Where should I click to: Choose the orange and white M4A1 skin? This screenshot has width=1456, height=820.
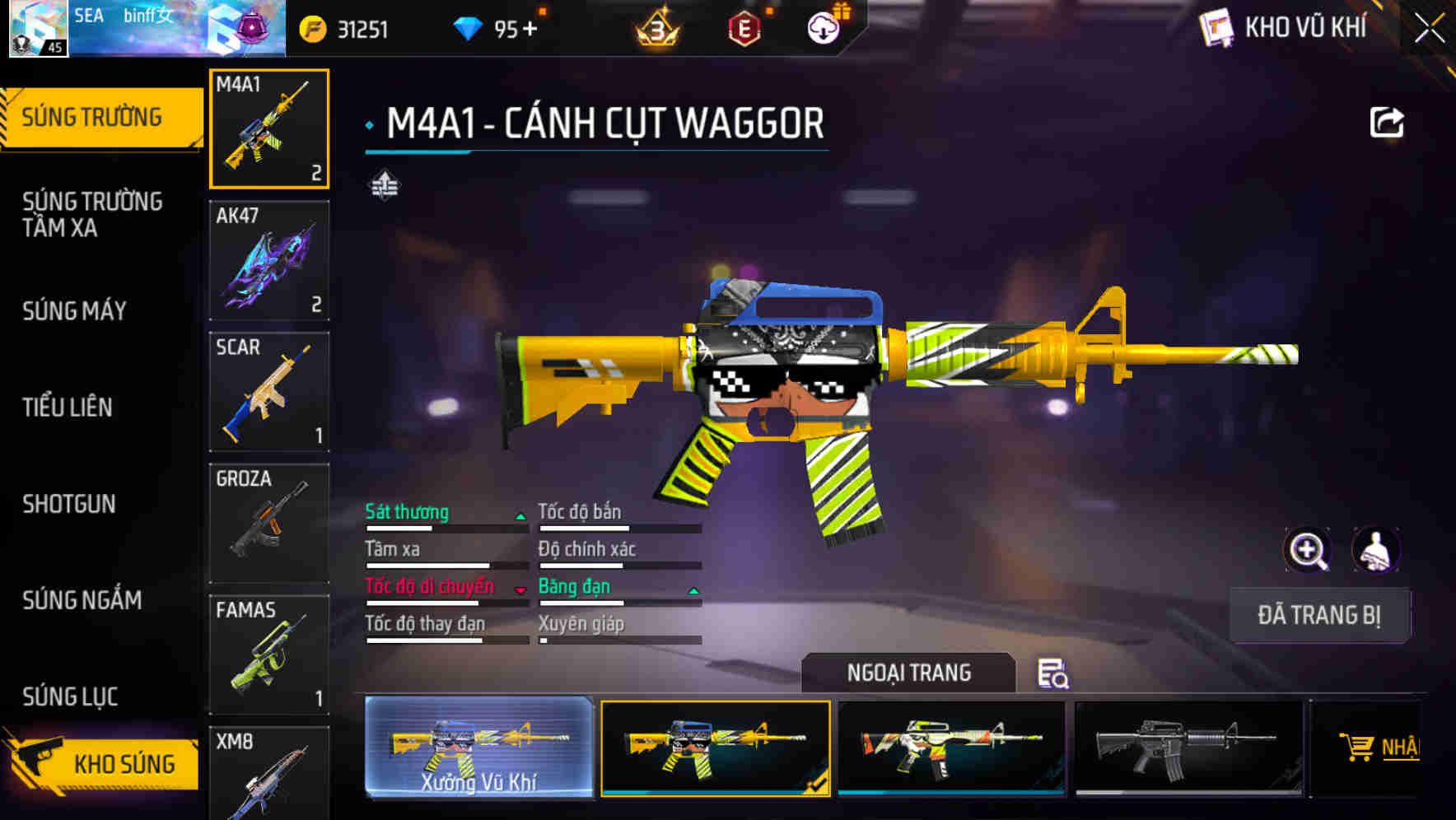pos(951,748)
